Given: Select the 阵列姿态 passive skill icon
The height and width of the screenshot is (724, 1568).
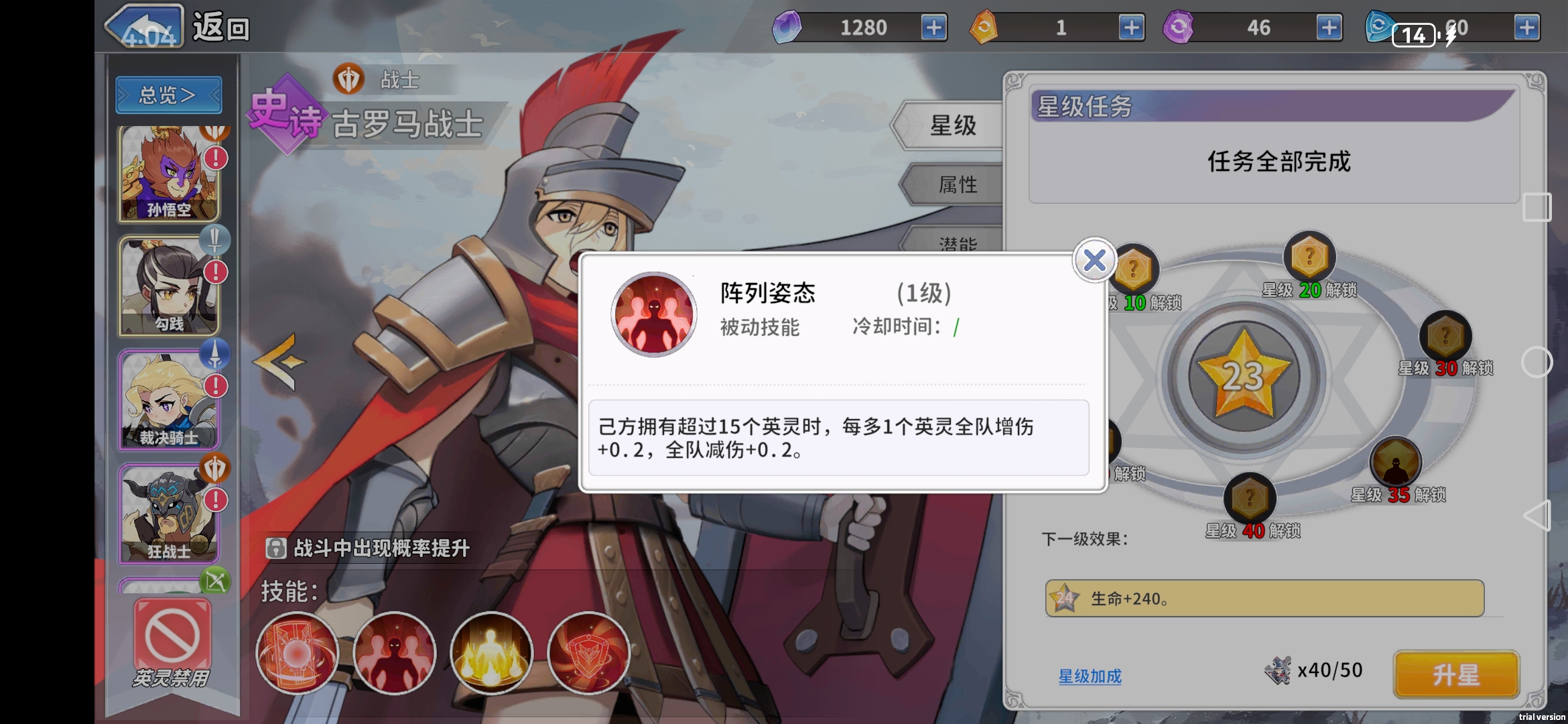Looking at the screenshot, I should click(x=653, y=315).
